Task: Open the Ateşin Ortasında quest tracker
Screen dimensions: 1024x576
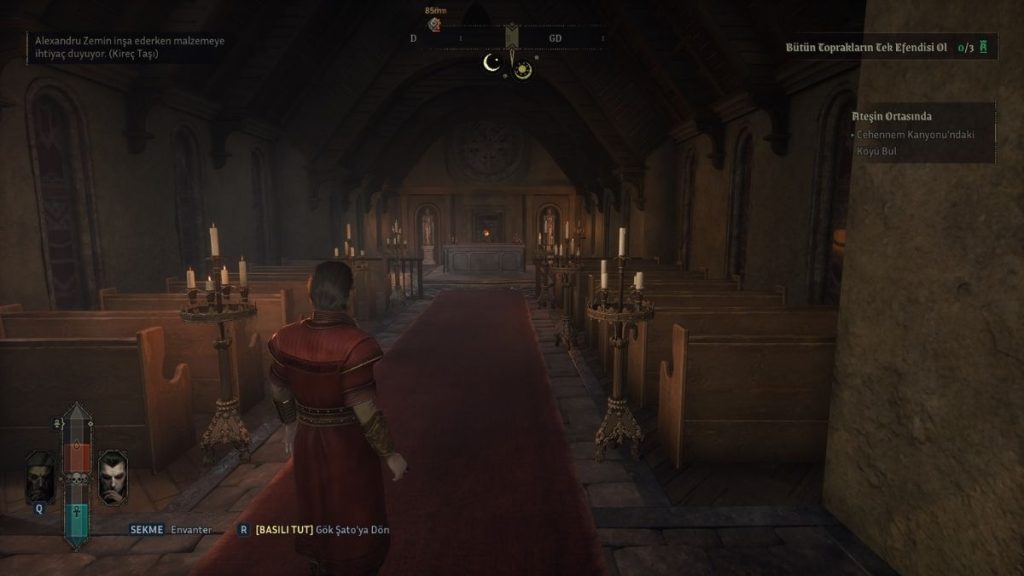Action: (894, 116)
